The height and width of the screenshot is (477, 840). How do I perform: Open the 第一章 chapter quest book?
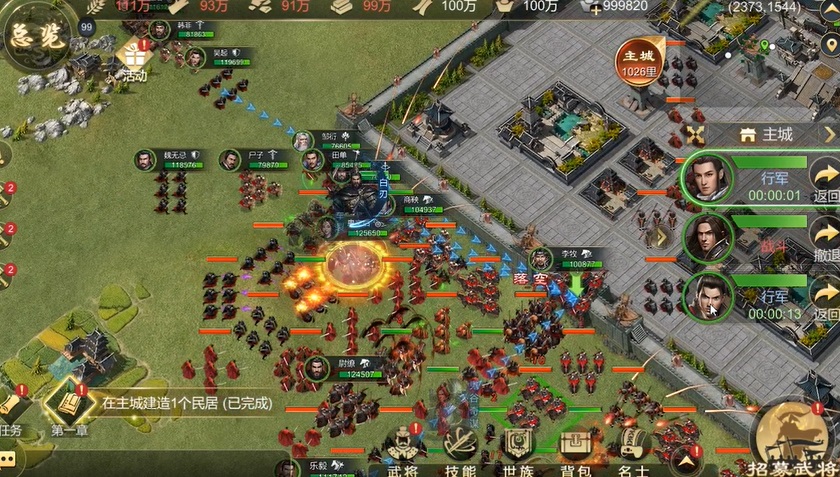click(x=64, y=405)
